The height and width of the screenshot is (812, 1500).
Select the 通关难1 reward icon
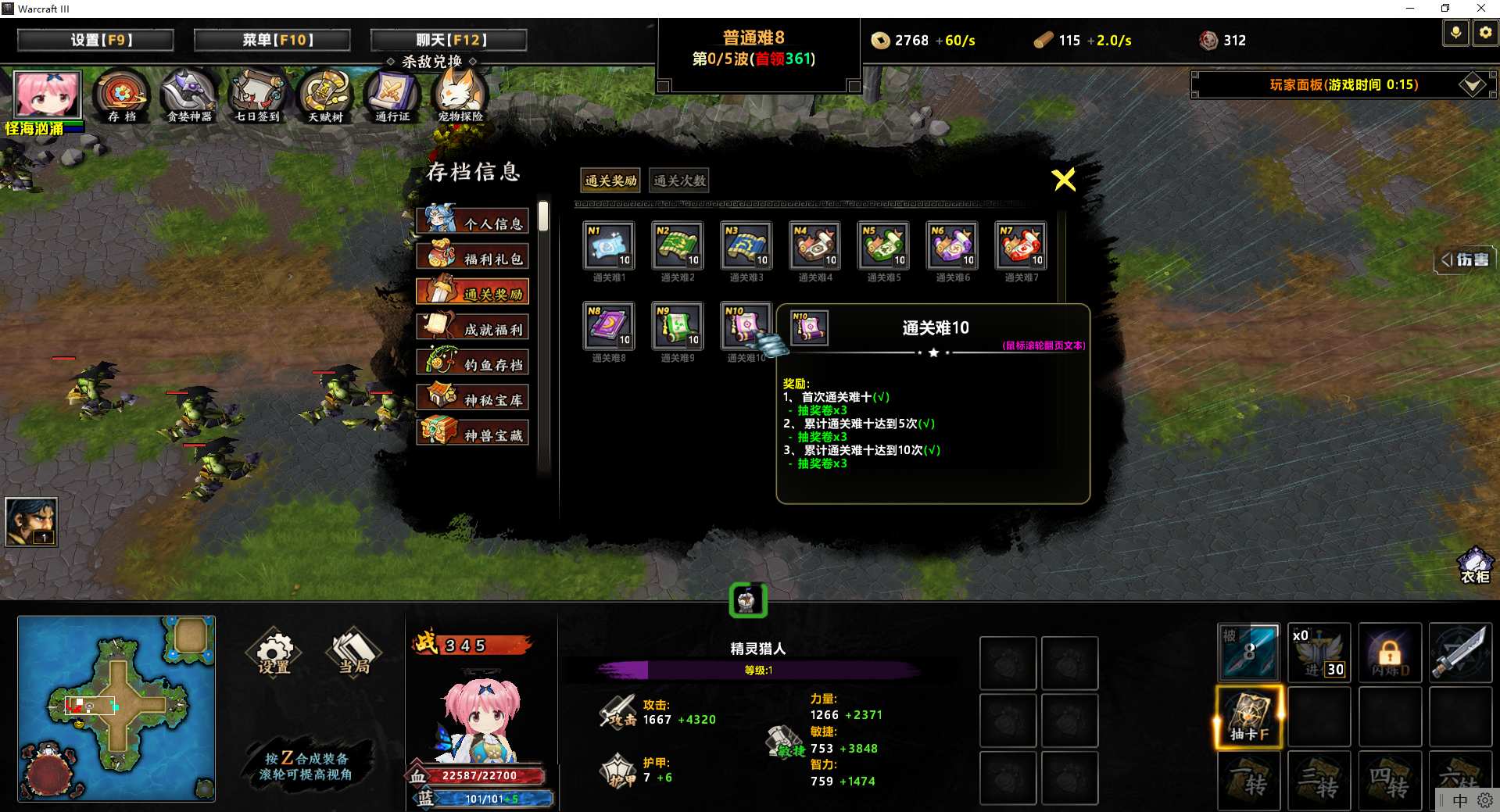click(609, 246)
